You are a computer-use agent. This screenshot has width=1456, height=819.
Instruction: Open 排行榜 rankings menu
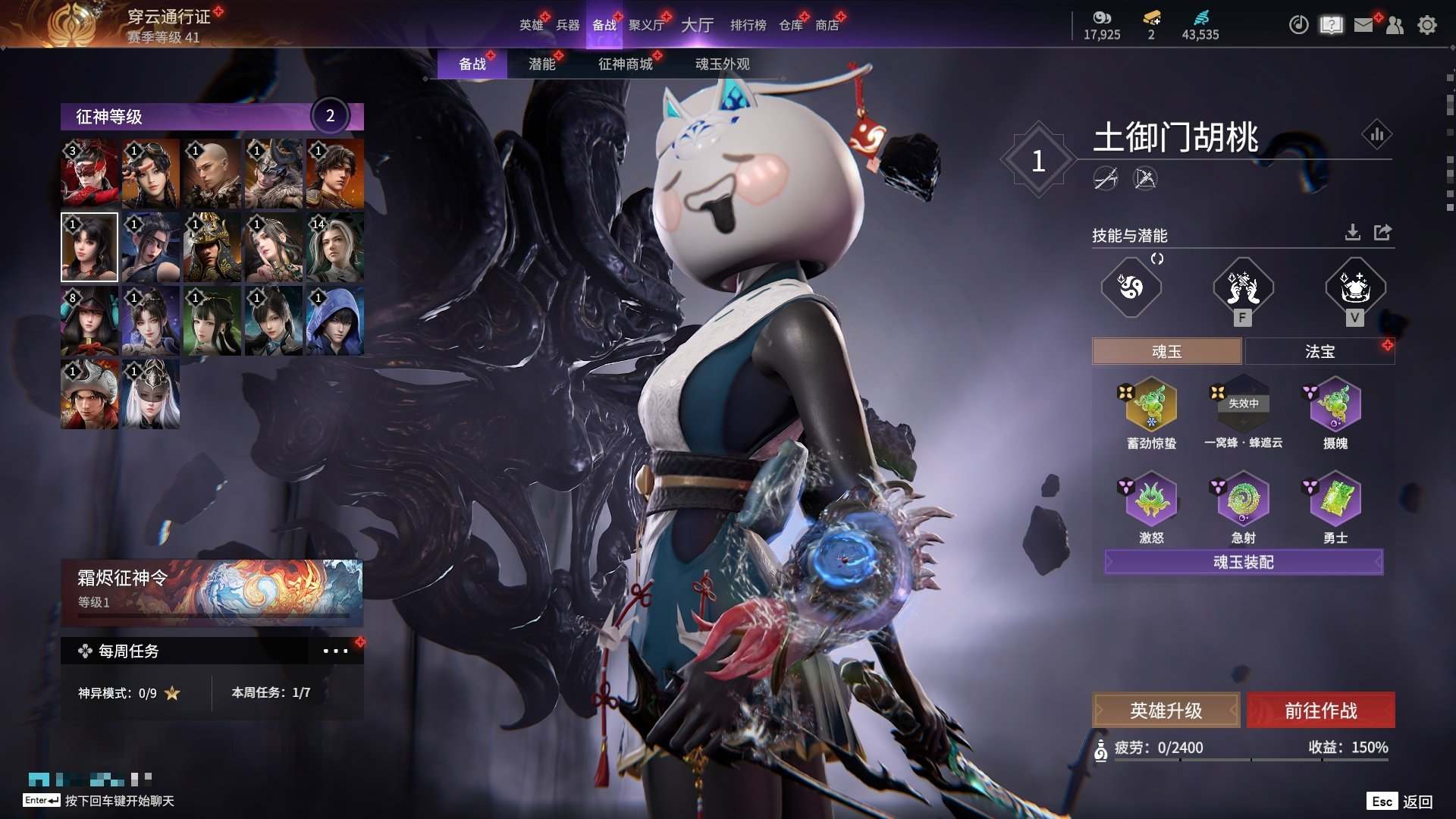pyautogui.click(x=748, y=25)
